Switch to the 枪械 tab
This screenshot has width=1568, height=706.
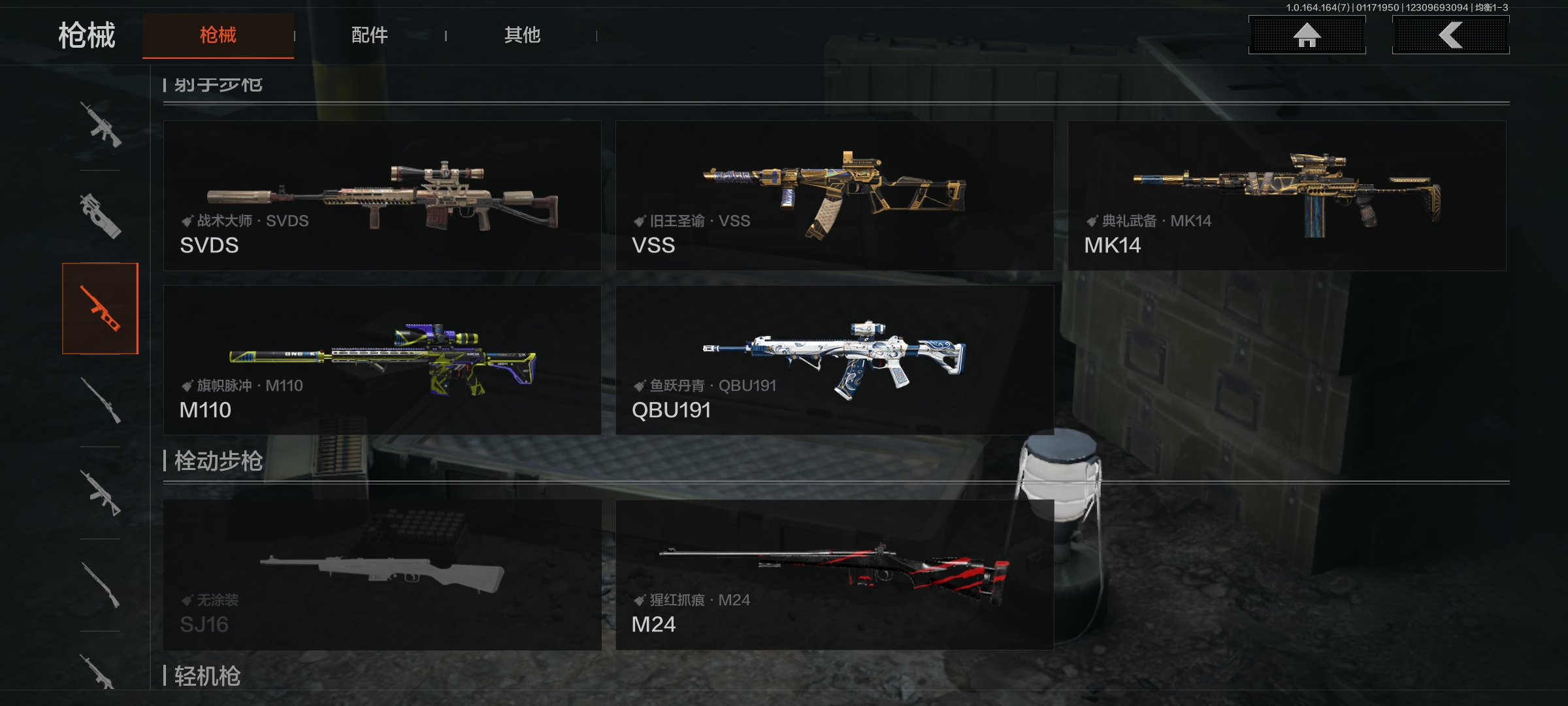click(x=218, y=35)
